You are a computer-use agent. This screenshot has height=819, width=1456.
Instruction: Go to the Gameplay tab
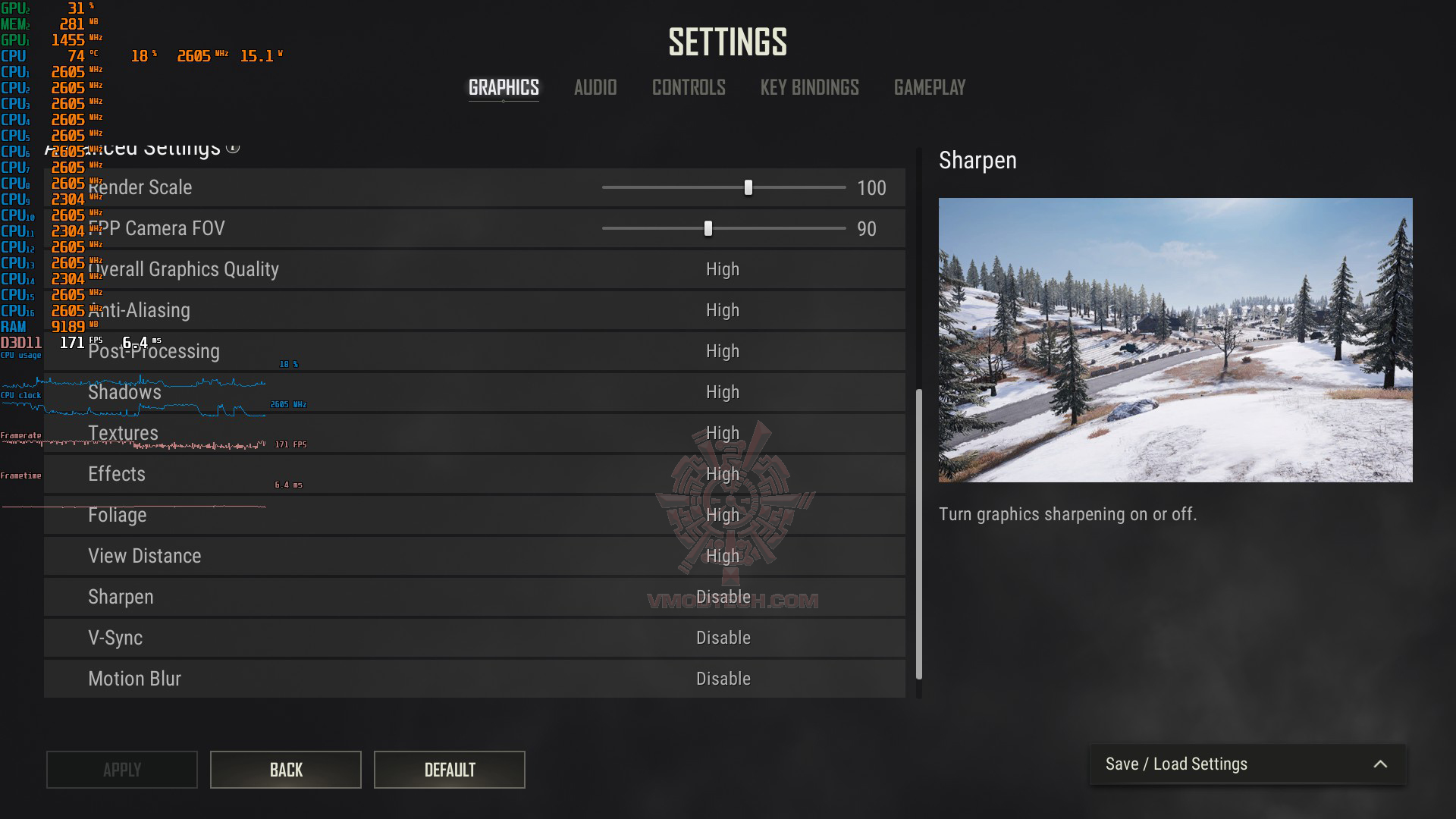930,88
